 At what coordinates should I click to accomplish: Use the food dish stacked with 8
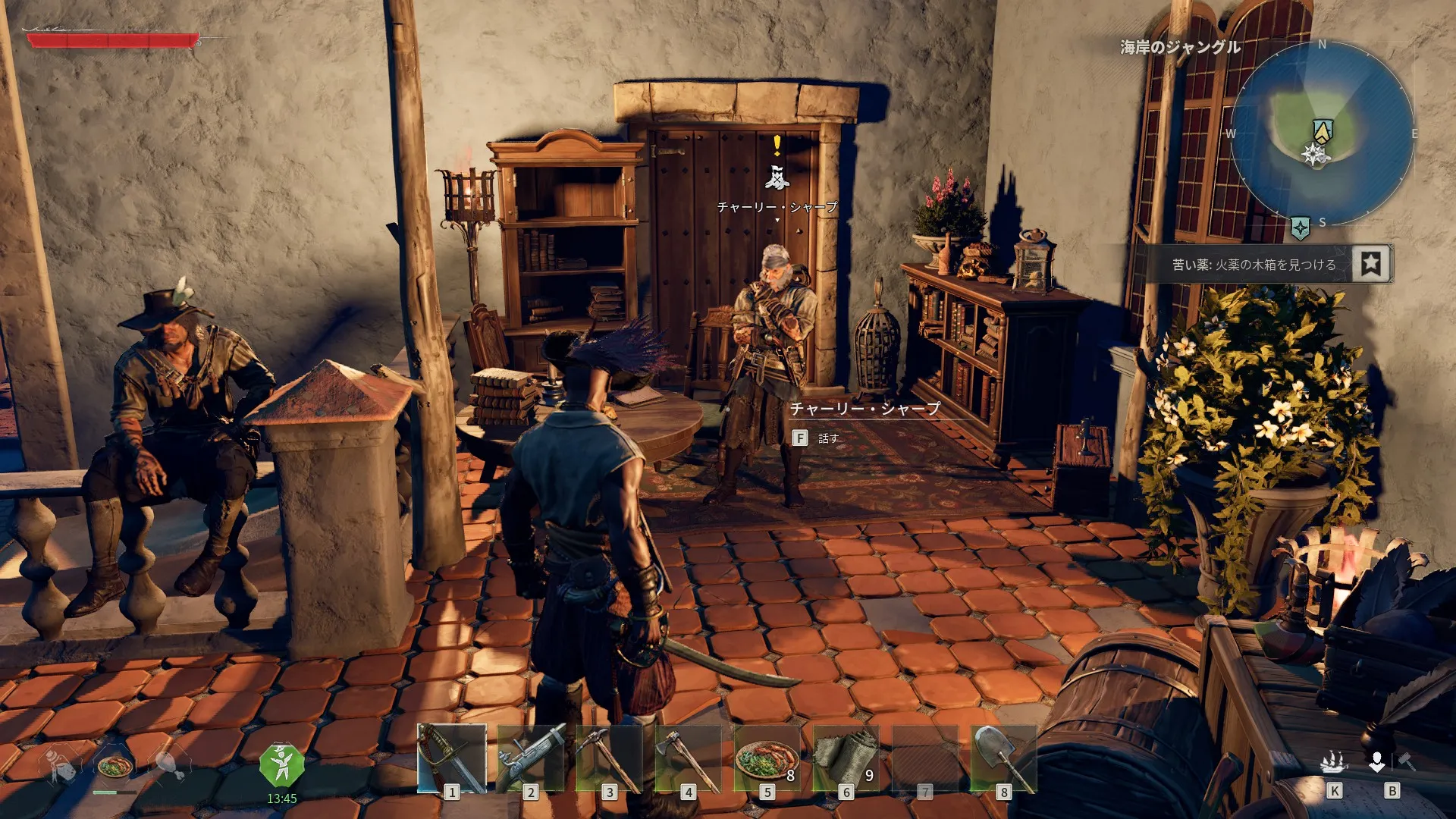[767, 758]
